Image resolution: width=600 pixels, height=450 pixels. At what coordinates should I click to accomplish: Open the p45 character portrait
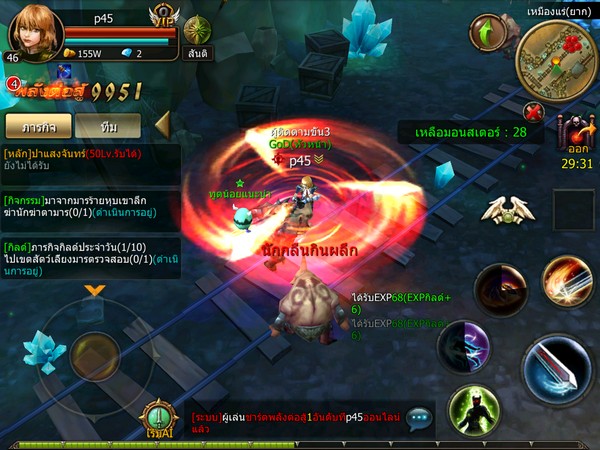tap(36, 33)
